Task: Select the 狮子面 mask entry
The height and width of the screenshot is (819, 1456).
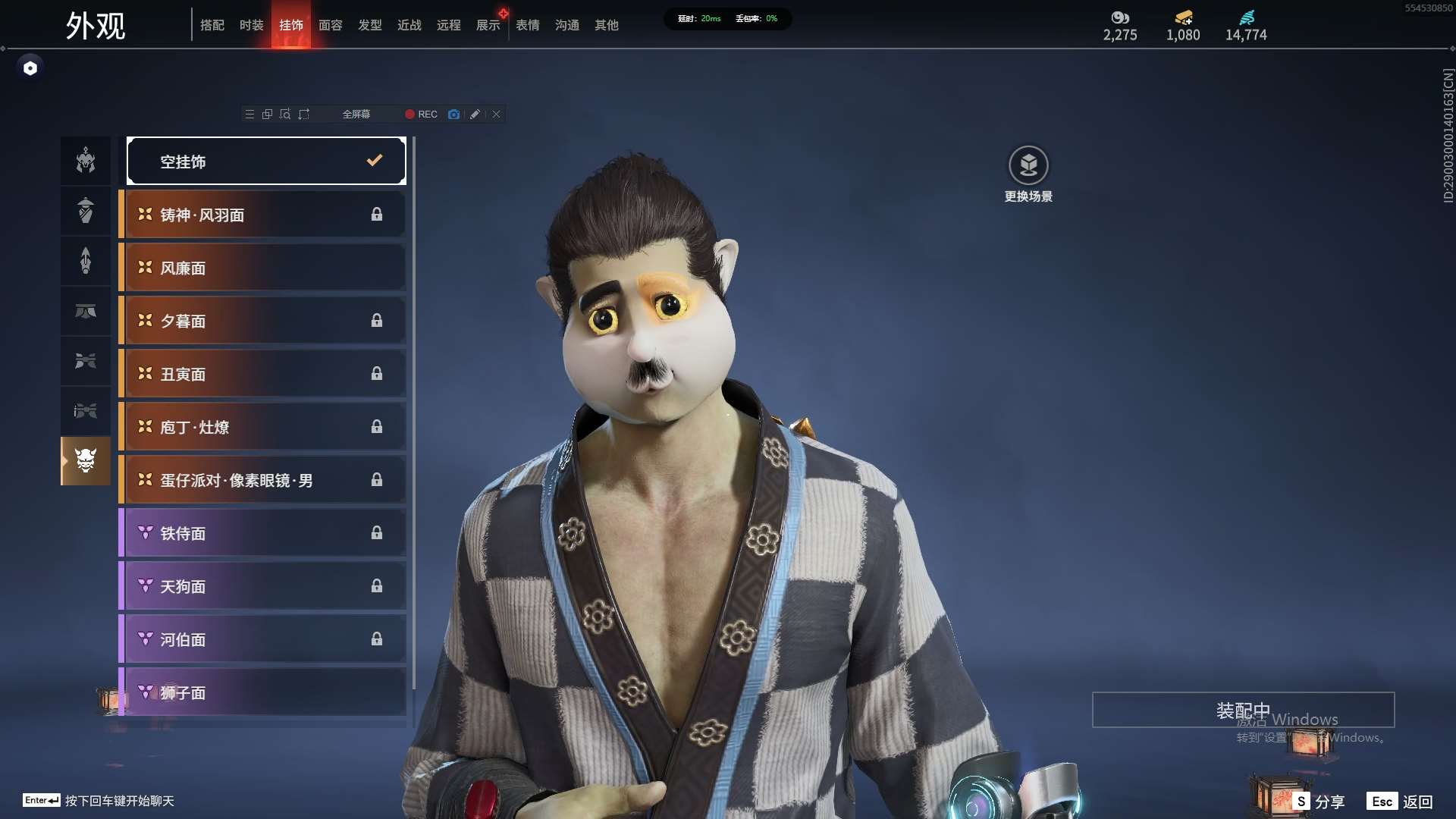Action: pos(262,692)
